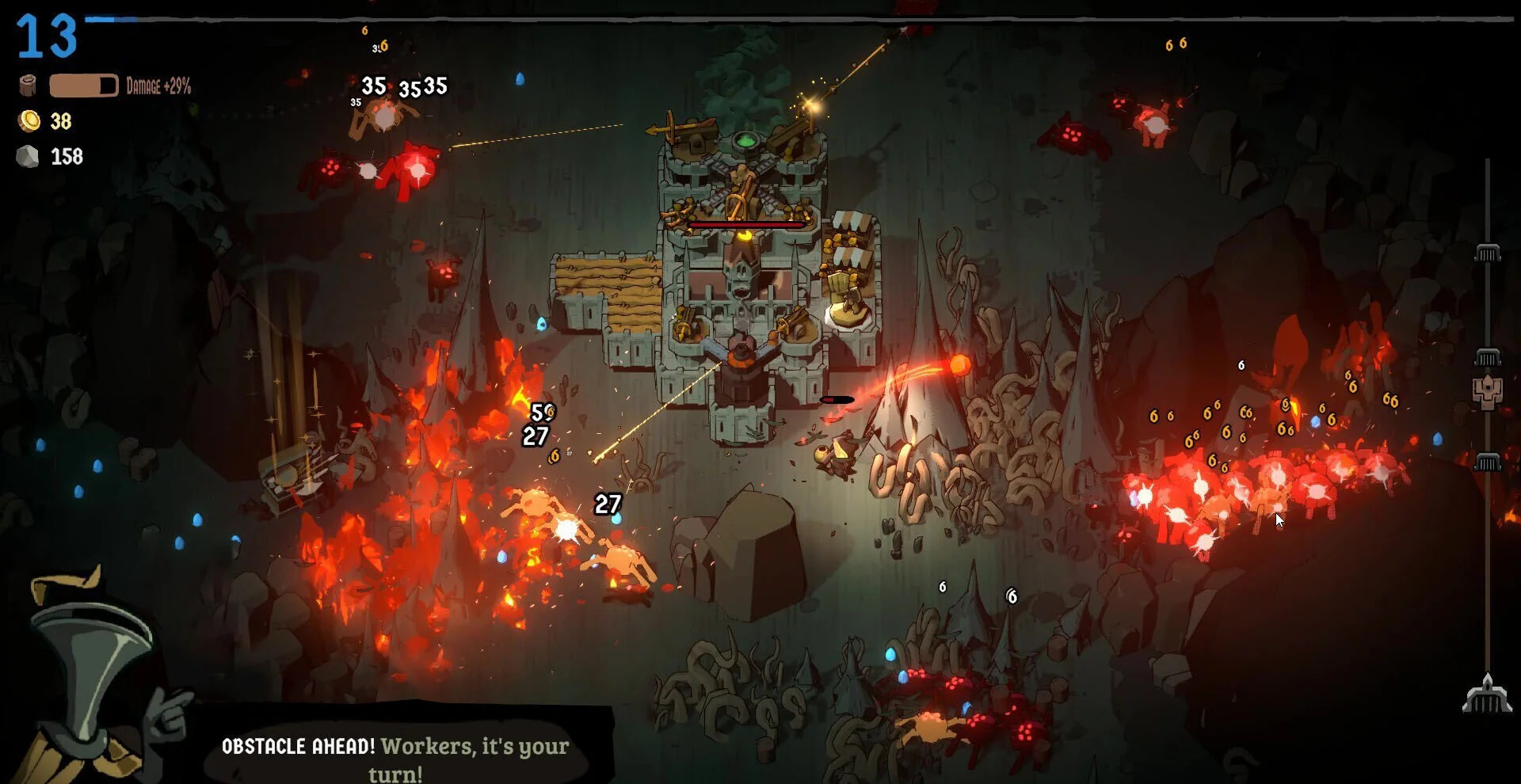Select the large gate icon ending the track
Image resolution: width=1521 pixels, height=784 pixels.
pyautogui.click(x=1487, y=695)
